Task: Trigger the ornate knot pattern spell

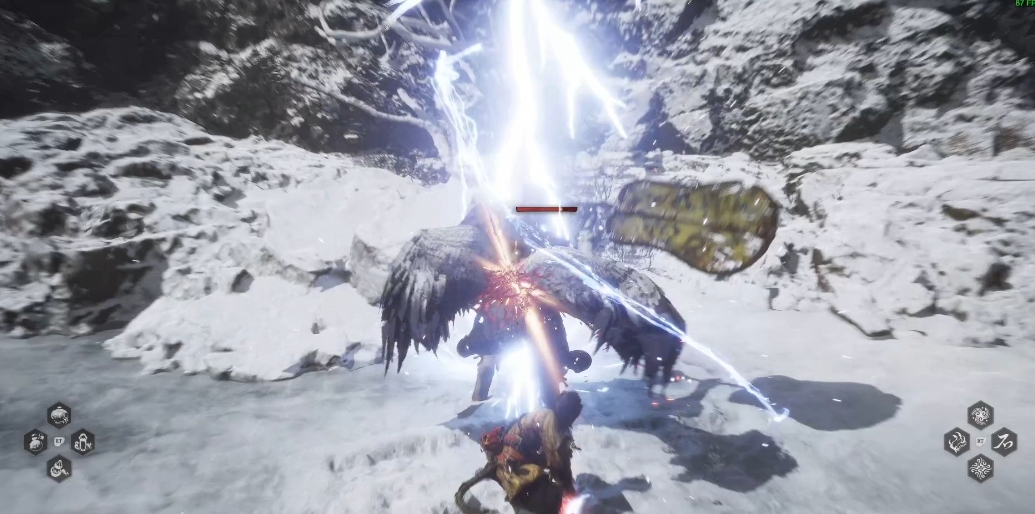Action: click(x=980, y=467)
